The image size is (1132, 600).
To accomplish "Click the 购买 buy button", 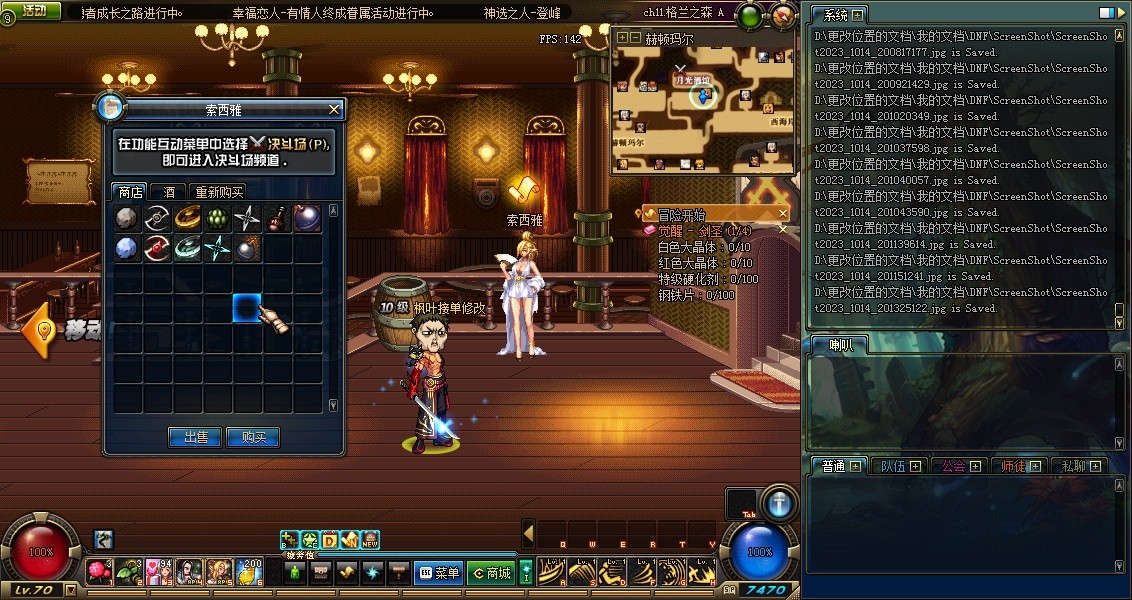I will (253, 437).
